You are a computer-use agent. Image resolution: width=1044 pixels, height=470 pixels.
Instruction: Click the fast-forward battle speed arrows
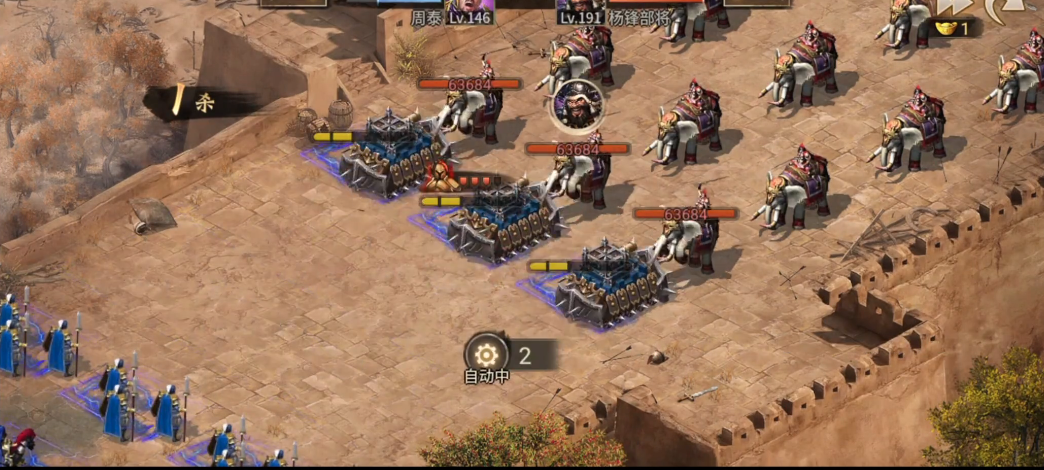click(x=954, y=7)
